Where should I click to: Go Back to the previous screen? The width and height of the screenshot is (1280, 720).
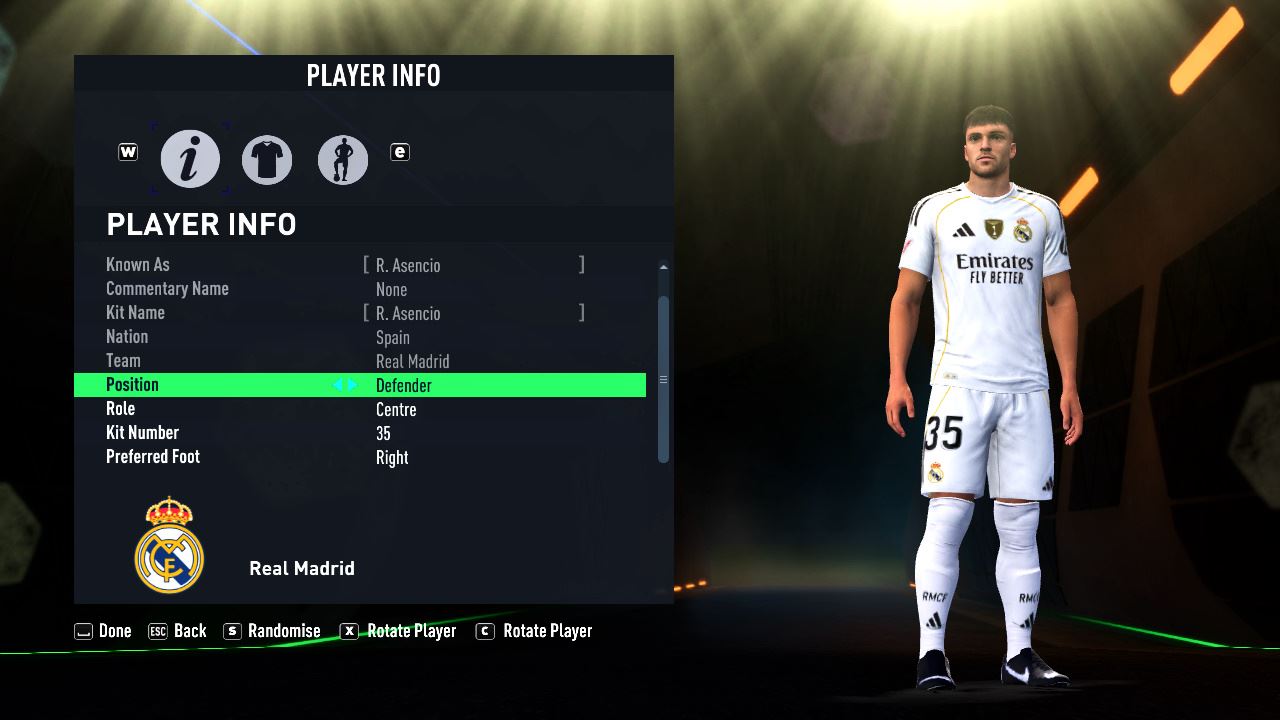click(x=177, y=631)
